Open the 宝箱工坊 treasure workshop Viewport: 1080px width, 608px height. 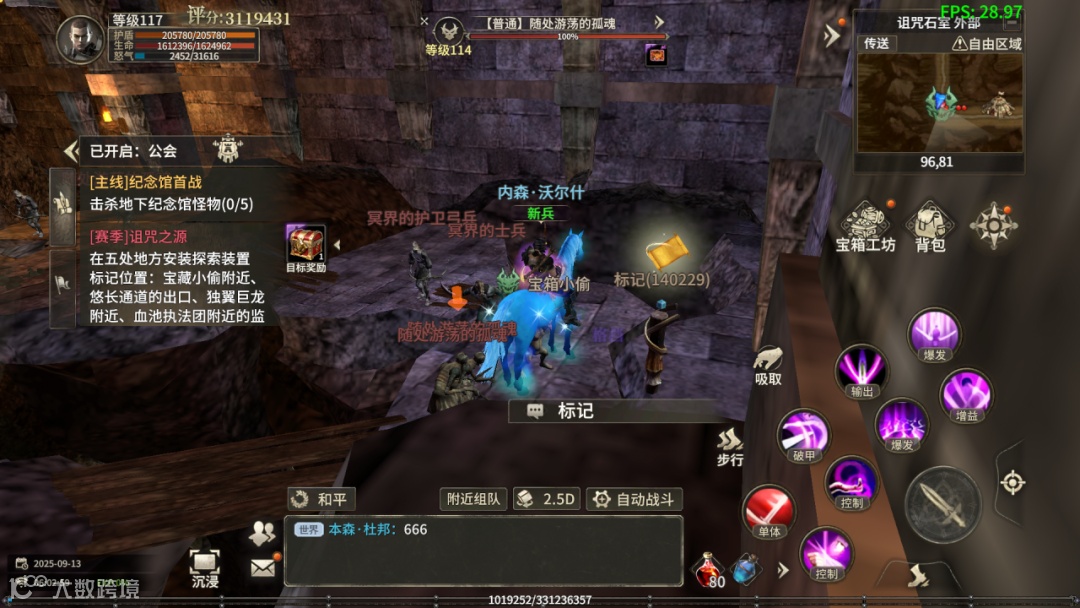tap(865, 226)
